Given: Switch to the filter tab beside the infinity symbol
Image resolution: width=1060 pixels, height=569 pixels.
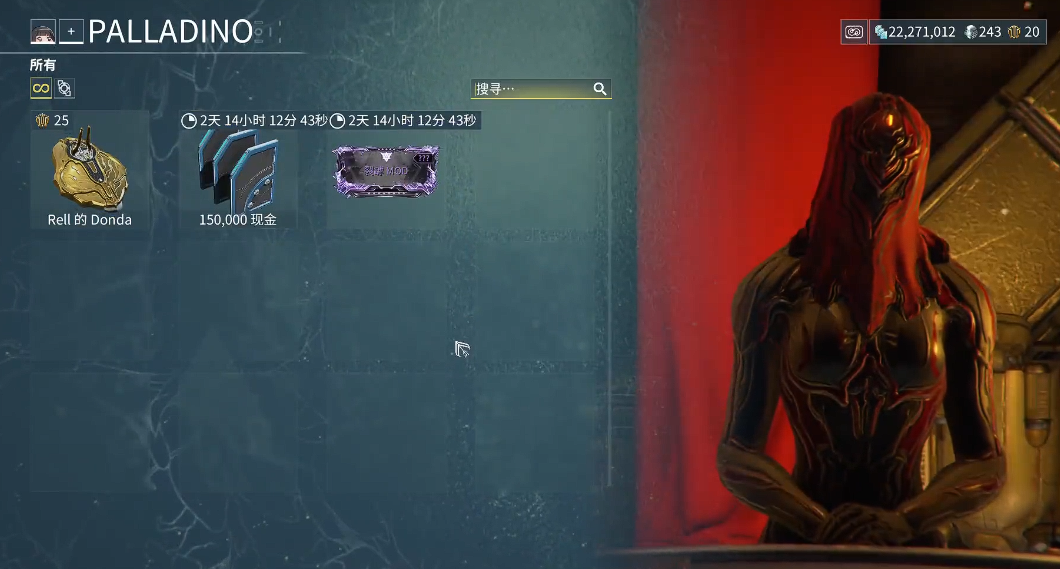Looking at the screenshot, I should [65, 89].
